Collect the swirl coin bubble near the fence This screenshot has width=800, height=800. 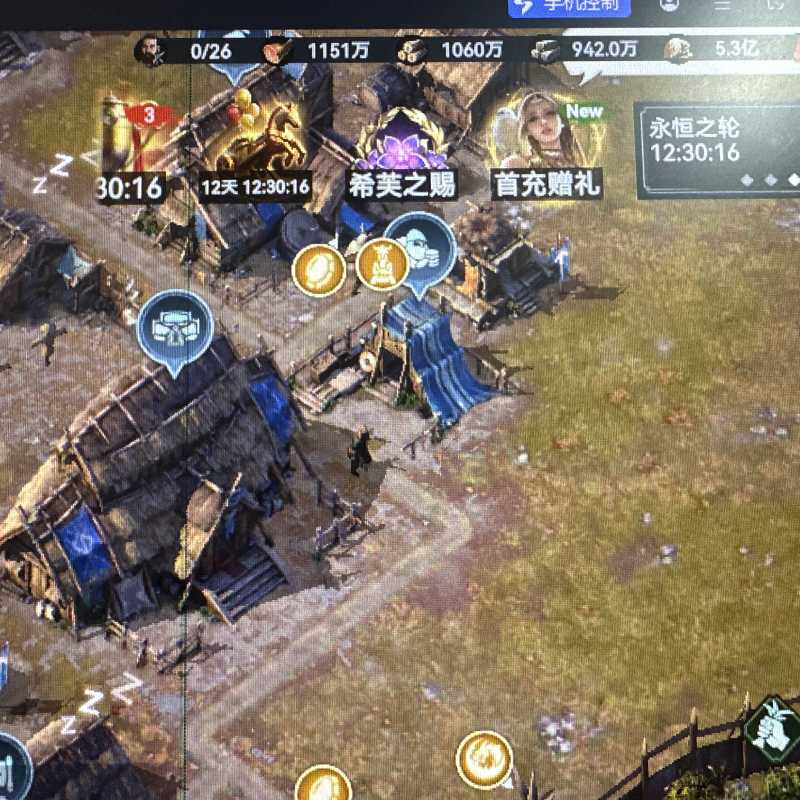click(484, 760)
